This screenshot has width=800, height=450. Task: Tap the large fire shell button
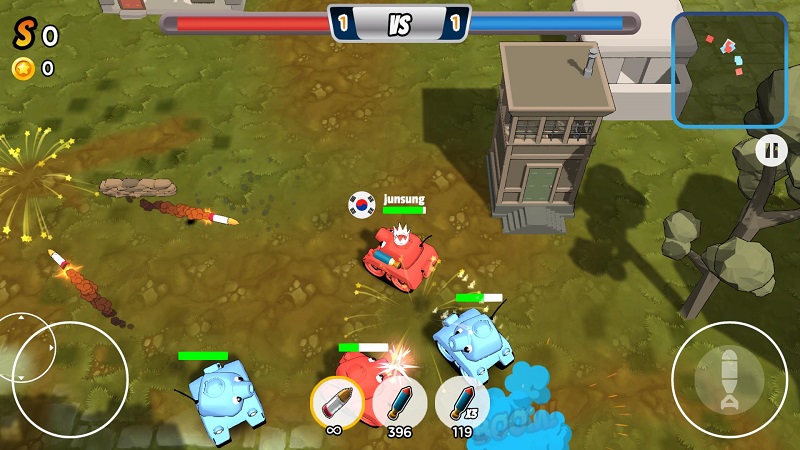click(x=729, y=378)
